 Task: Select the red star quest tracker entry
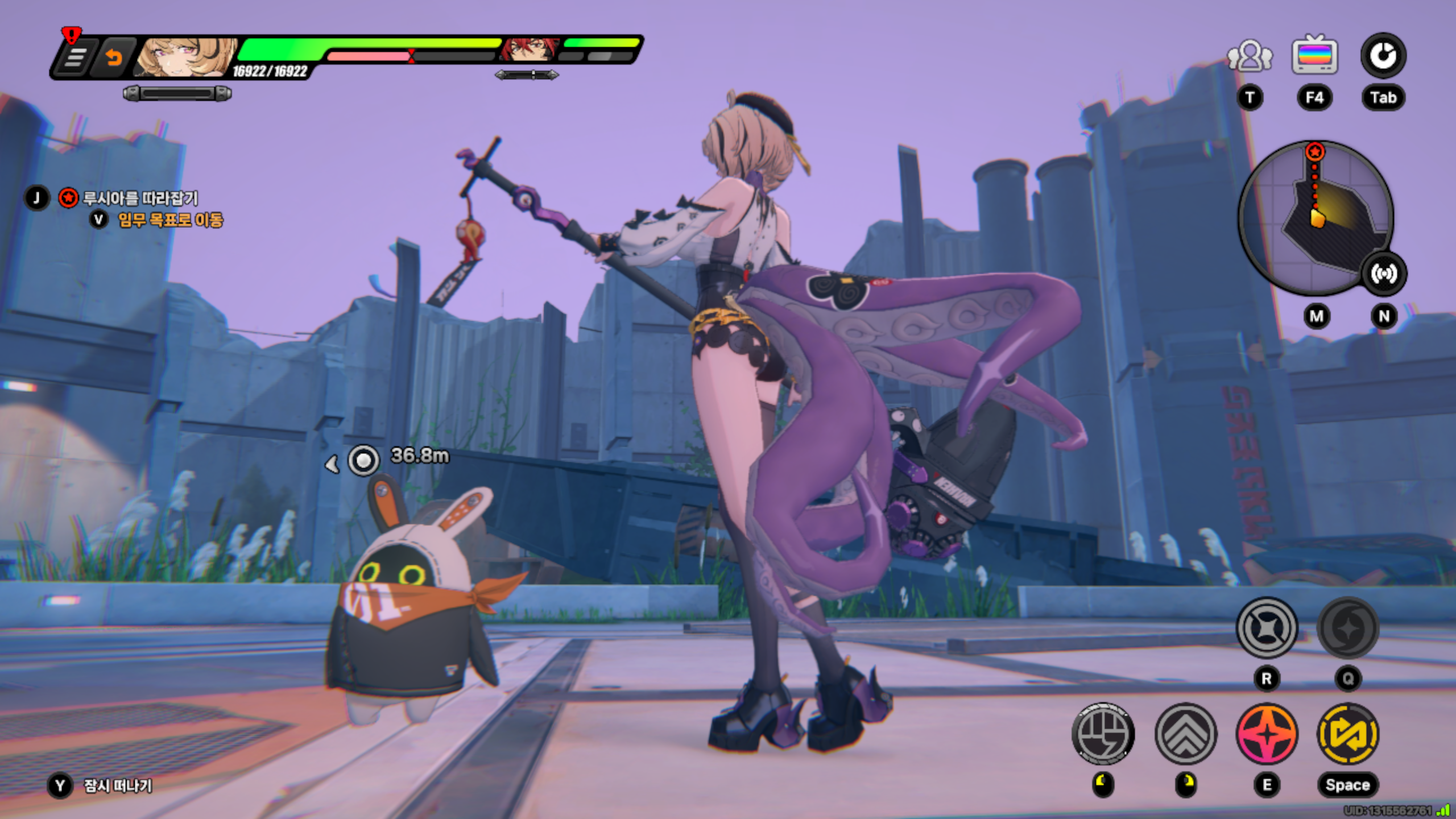tap(68, 198)
